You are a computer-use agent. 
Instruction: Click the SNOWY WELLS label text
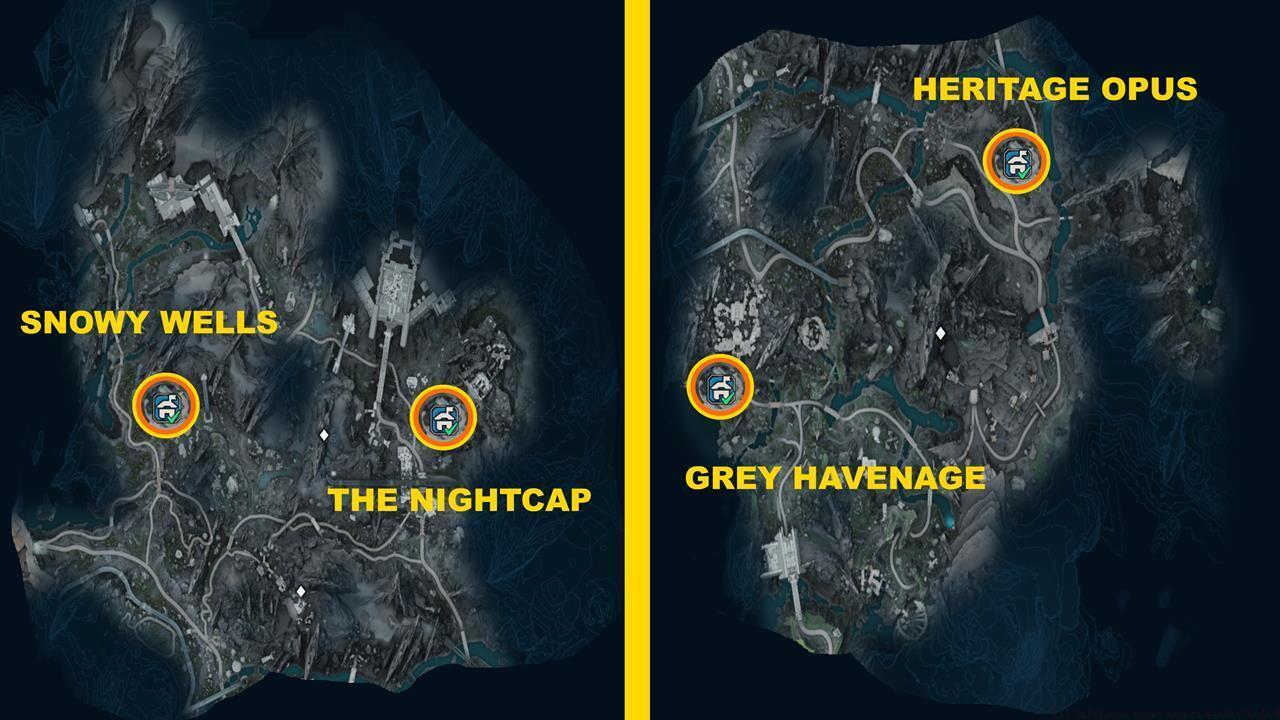pos(148,323)
